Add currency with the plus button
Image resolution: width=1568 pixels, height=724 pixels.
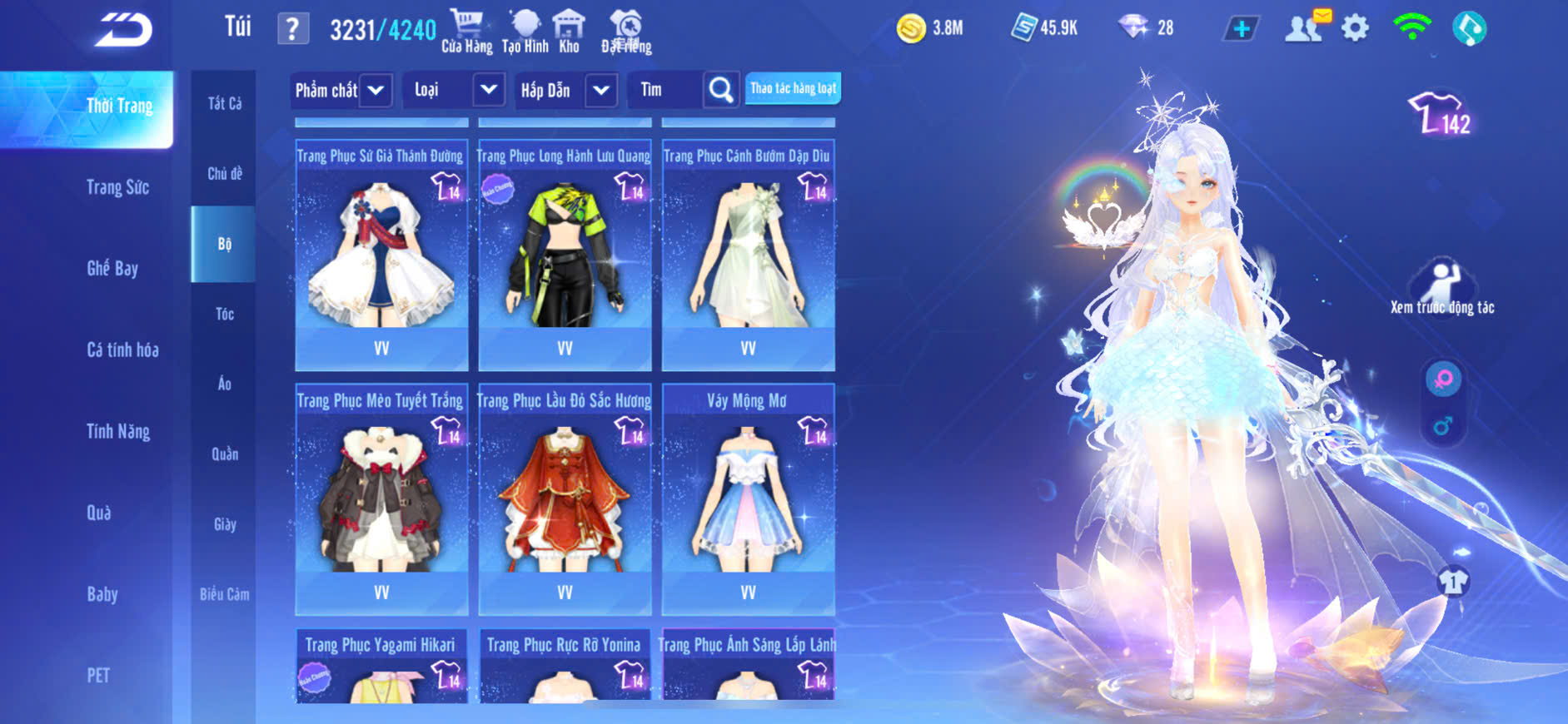[1241, 29]
